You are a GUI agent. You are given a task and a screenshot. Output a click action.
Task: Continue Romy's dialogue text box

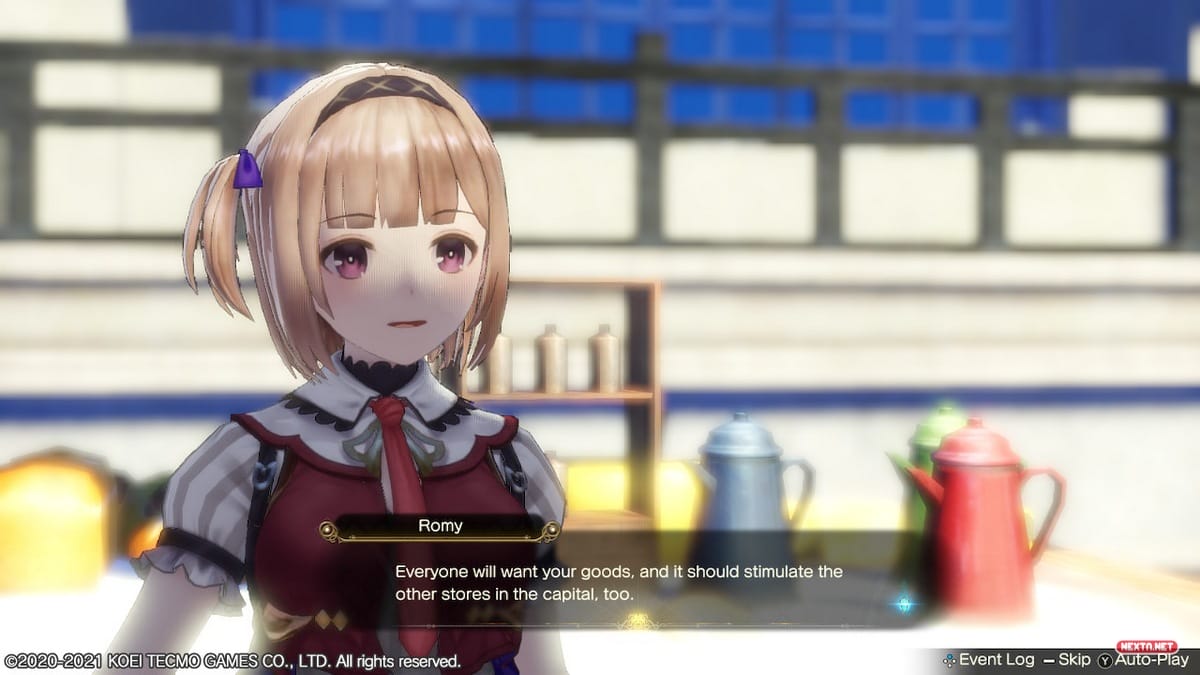click(x=619, y=582)
